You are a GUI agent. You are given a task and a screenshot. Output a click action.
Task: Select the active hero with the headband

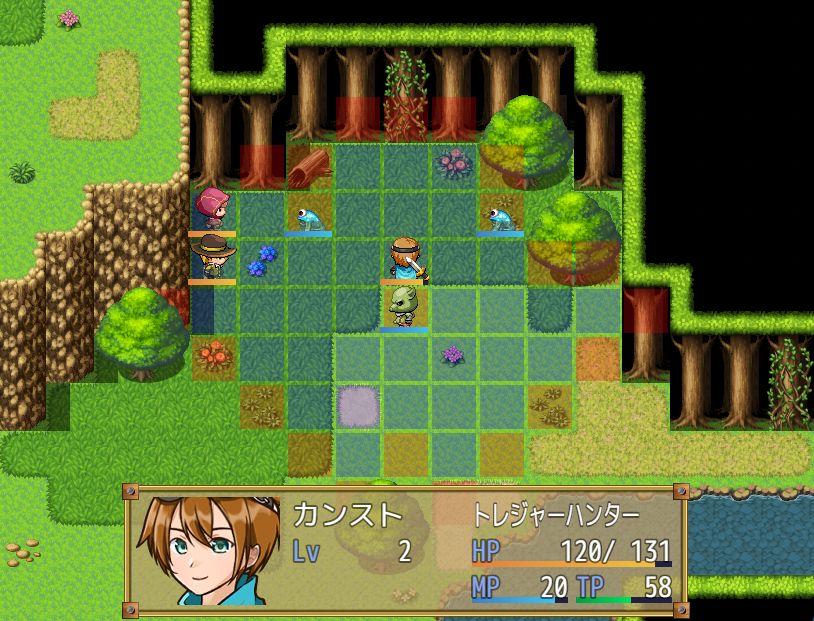tap(404, 259)
